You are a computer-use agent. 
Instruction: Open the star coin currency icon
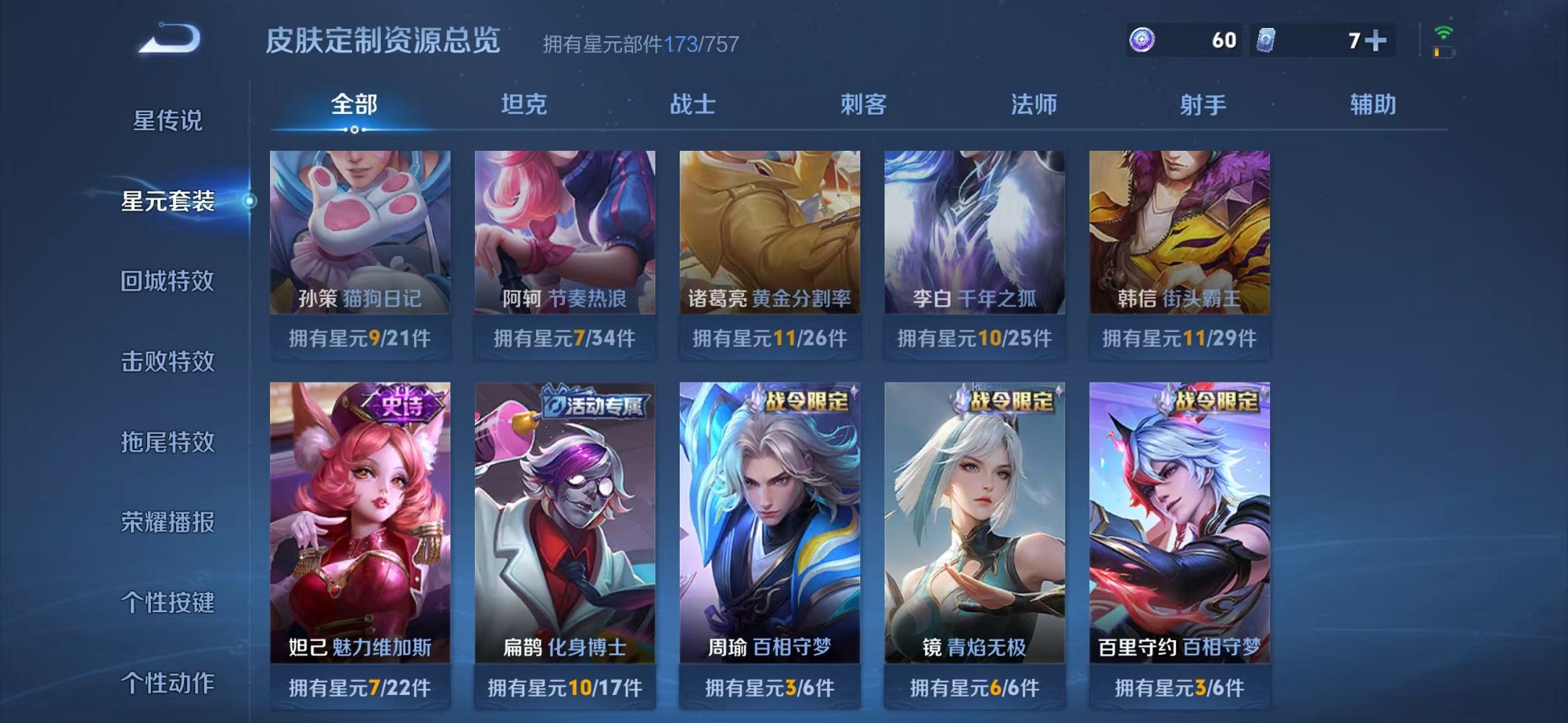pos(1142,41)
